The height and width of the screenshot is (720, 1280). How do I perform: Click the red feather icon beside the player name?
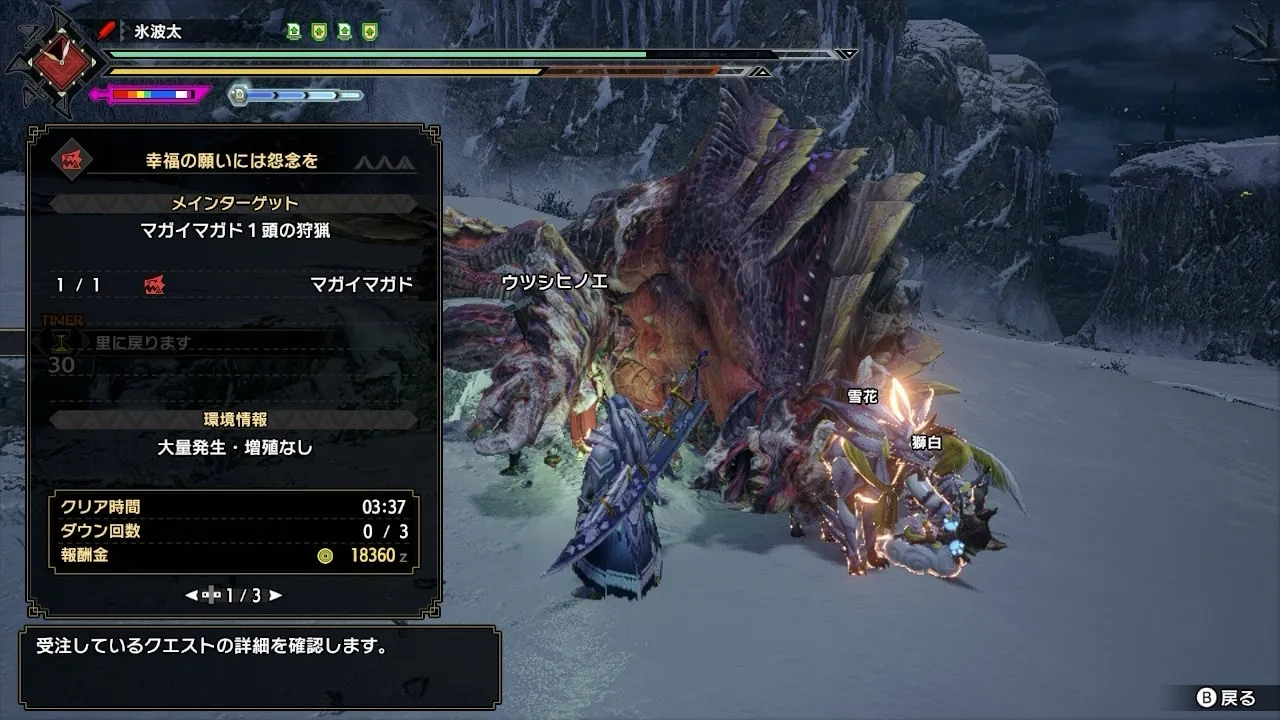[x=107, y=31]
